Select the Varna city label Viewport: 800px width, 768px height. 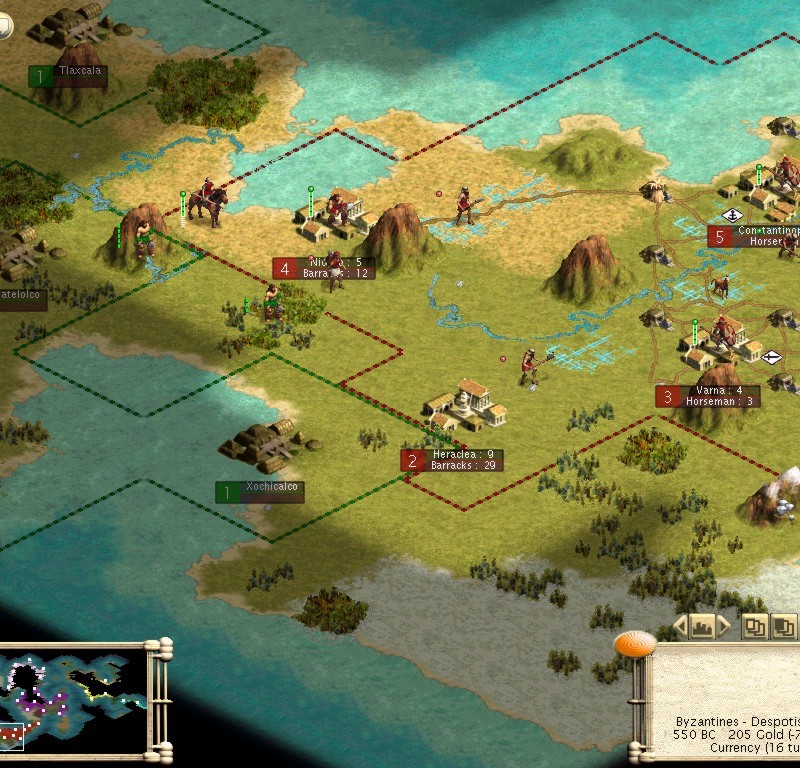tap(707, 396)
